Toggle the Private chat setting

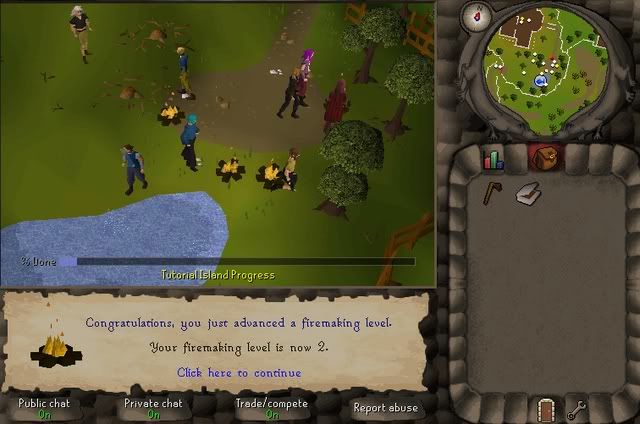[153, 408]
